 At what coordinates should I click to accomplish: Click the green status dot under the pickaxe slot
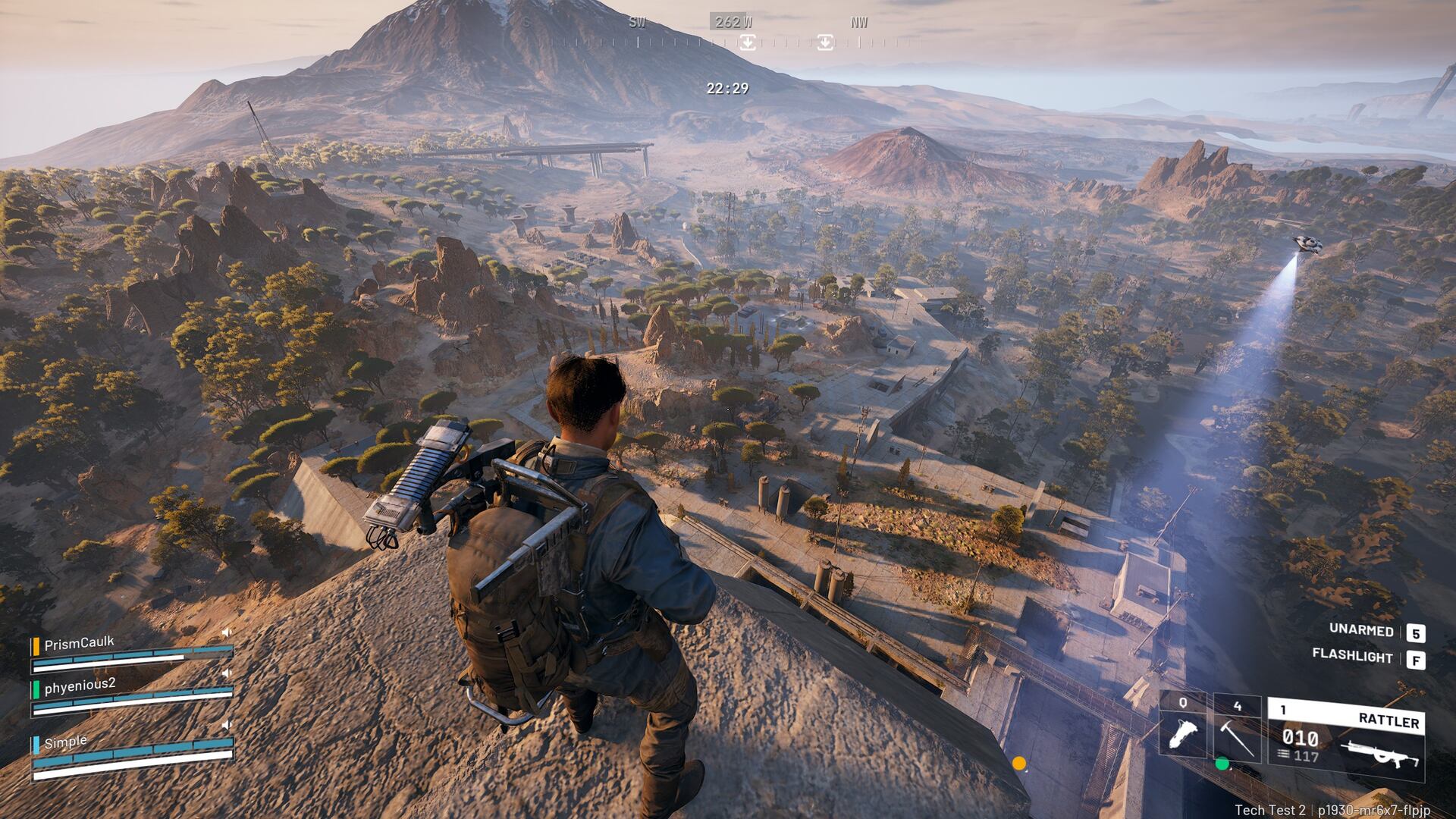click(x=1222, y=764)
